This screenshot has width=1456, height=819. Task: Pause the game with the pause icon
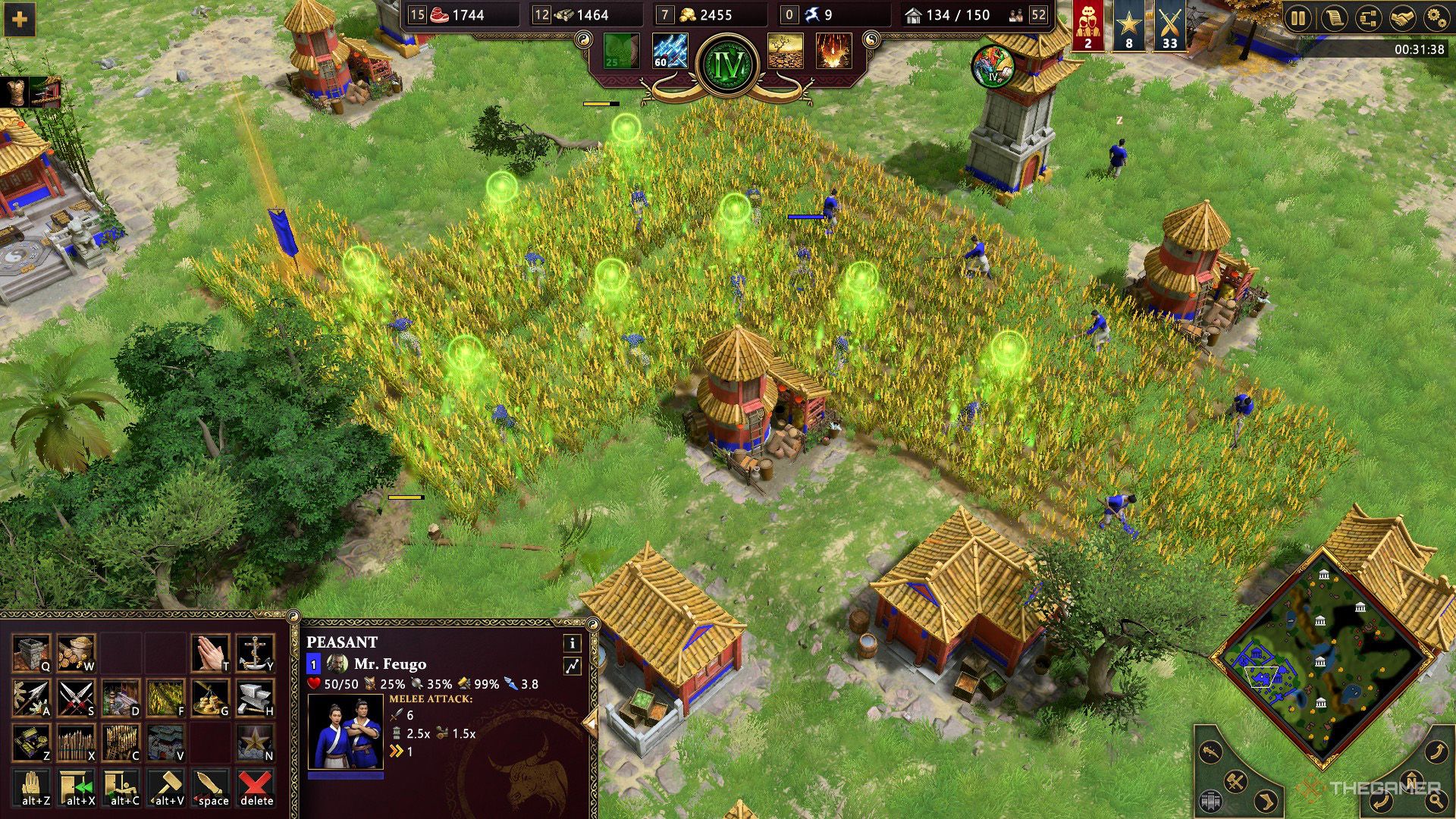(1298, 17)
